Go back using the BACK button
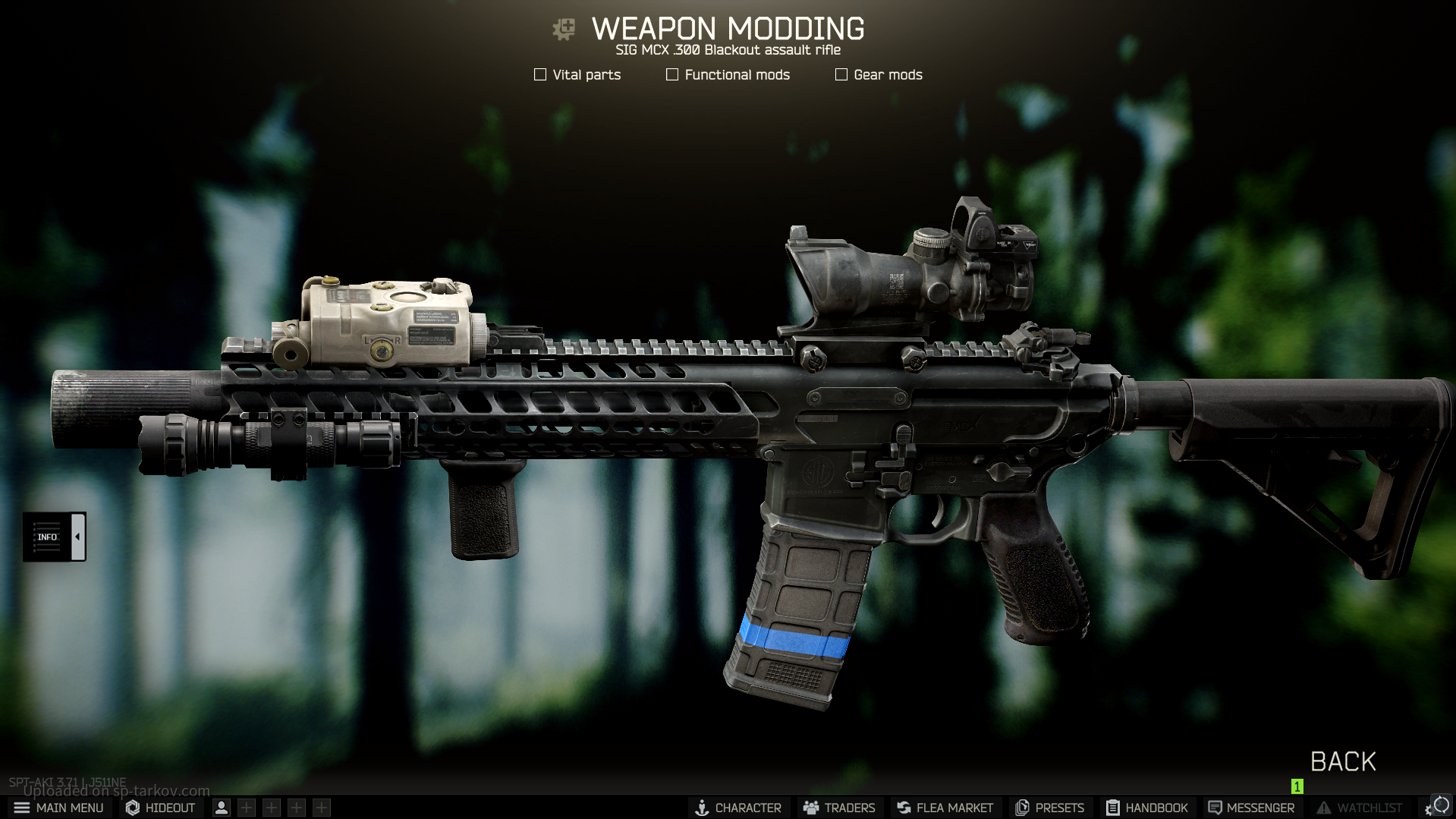The height and width of the screenshot is (819, 1456). tap(1342, 761)
